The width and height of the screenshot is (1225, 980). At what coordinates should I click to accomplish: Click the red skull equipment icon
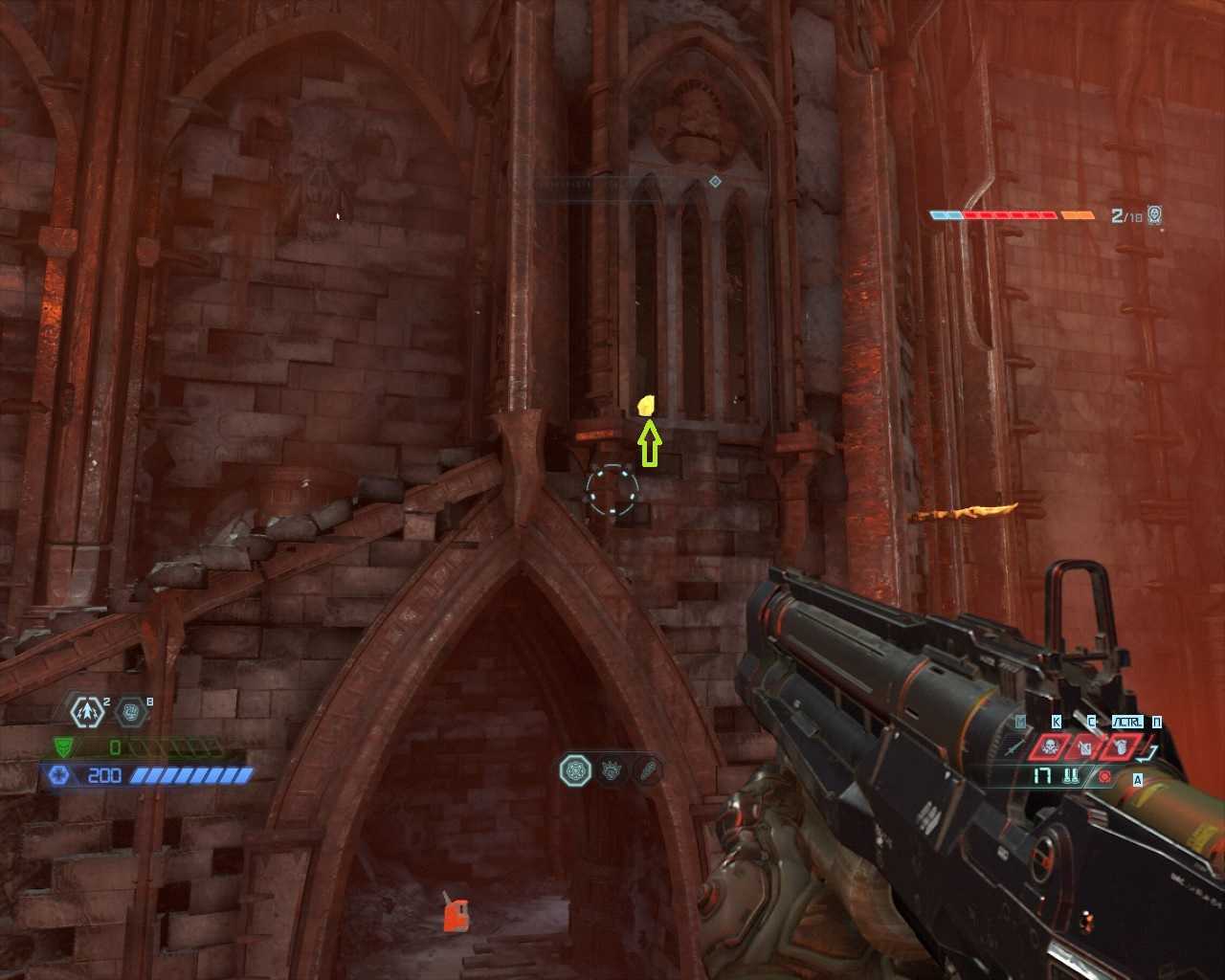pos(1048,747)
